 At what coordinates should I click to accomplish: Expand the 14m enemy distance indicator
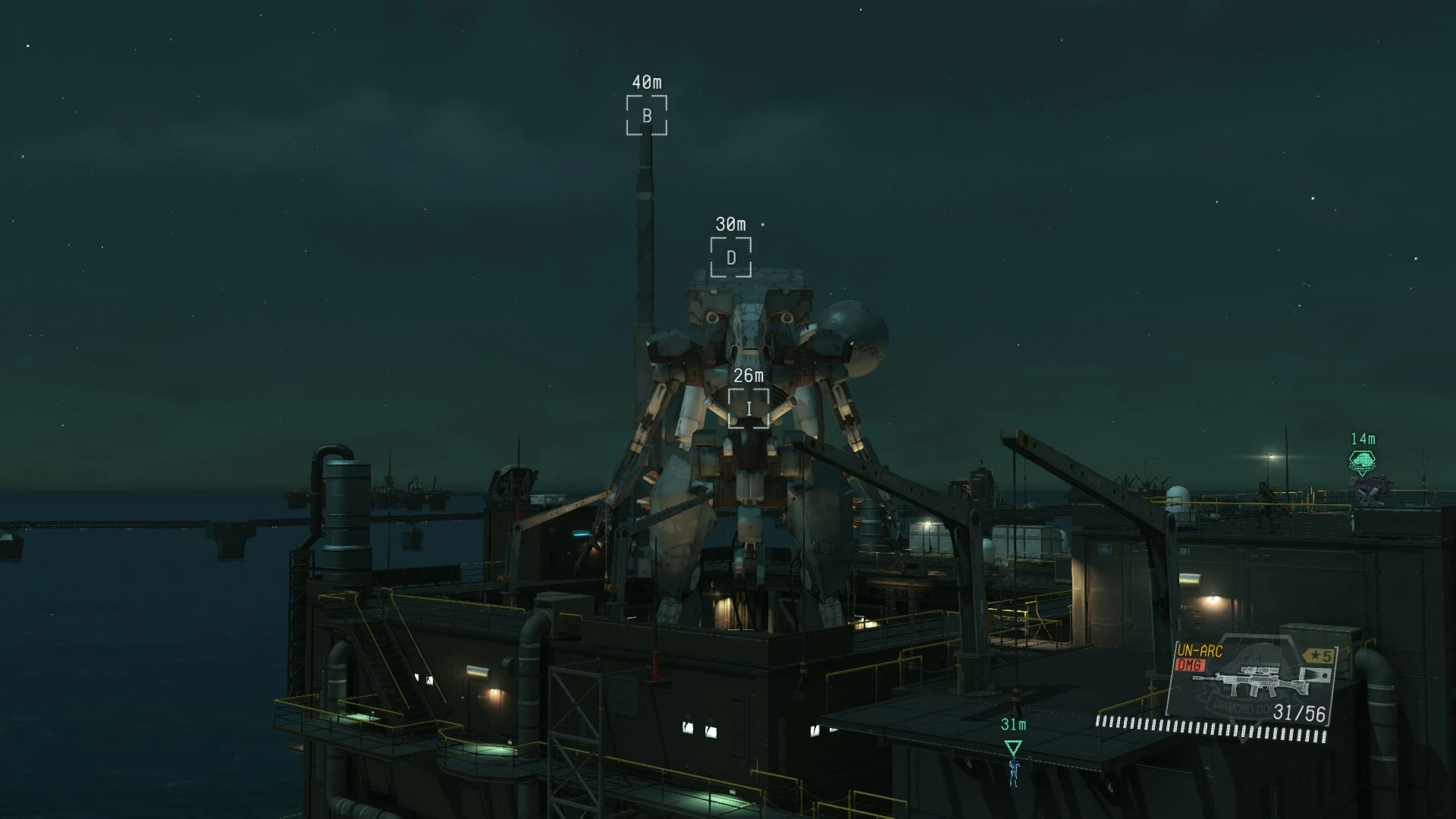pos(1363,438)
